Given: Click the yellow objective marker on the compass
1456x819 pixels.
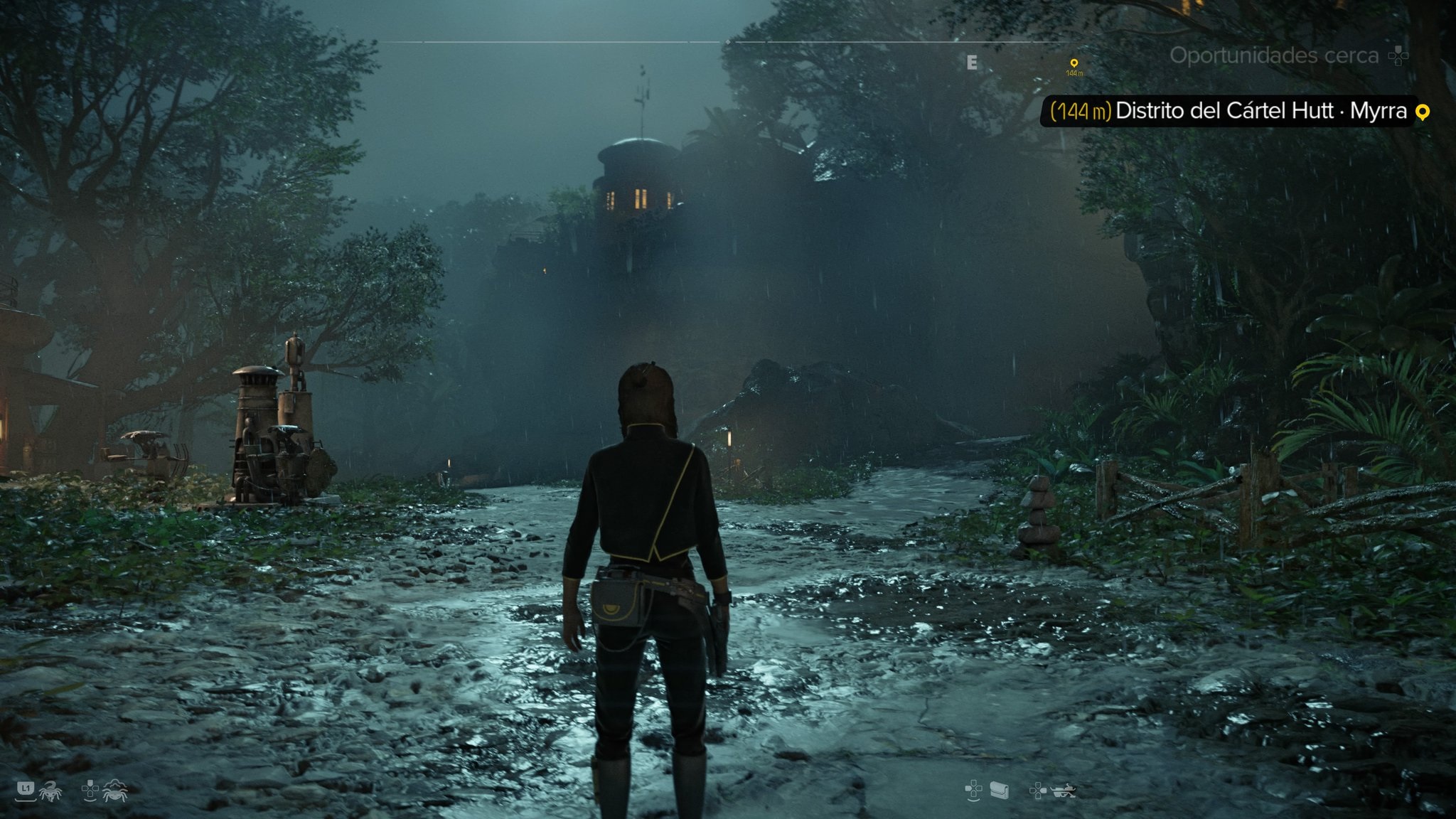Looking at the screenshot, I should pos(1074,64).
